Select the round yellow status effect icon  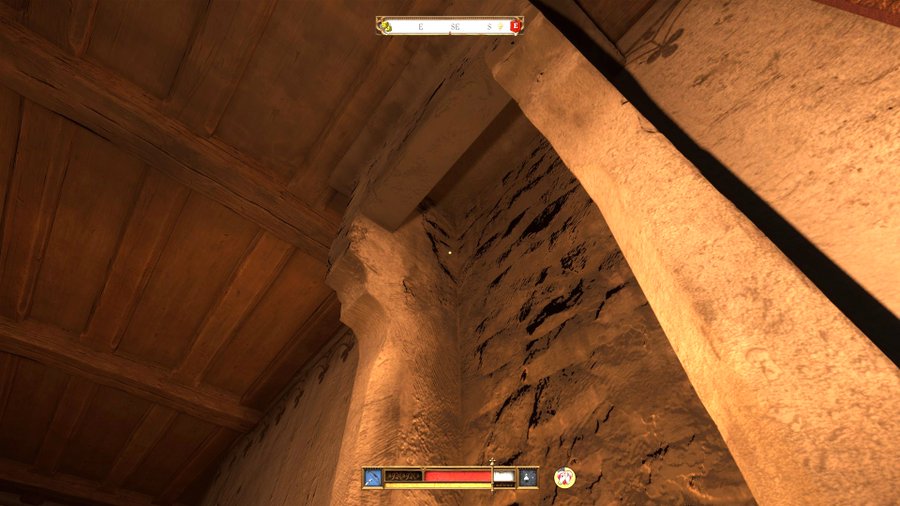coord(565,477)
